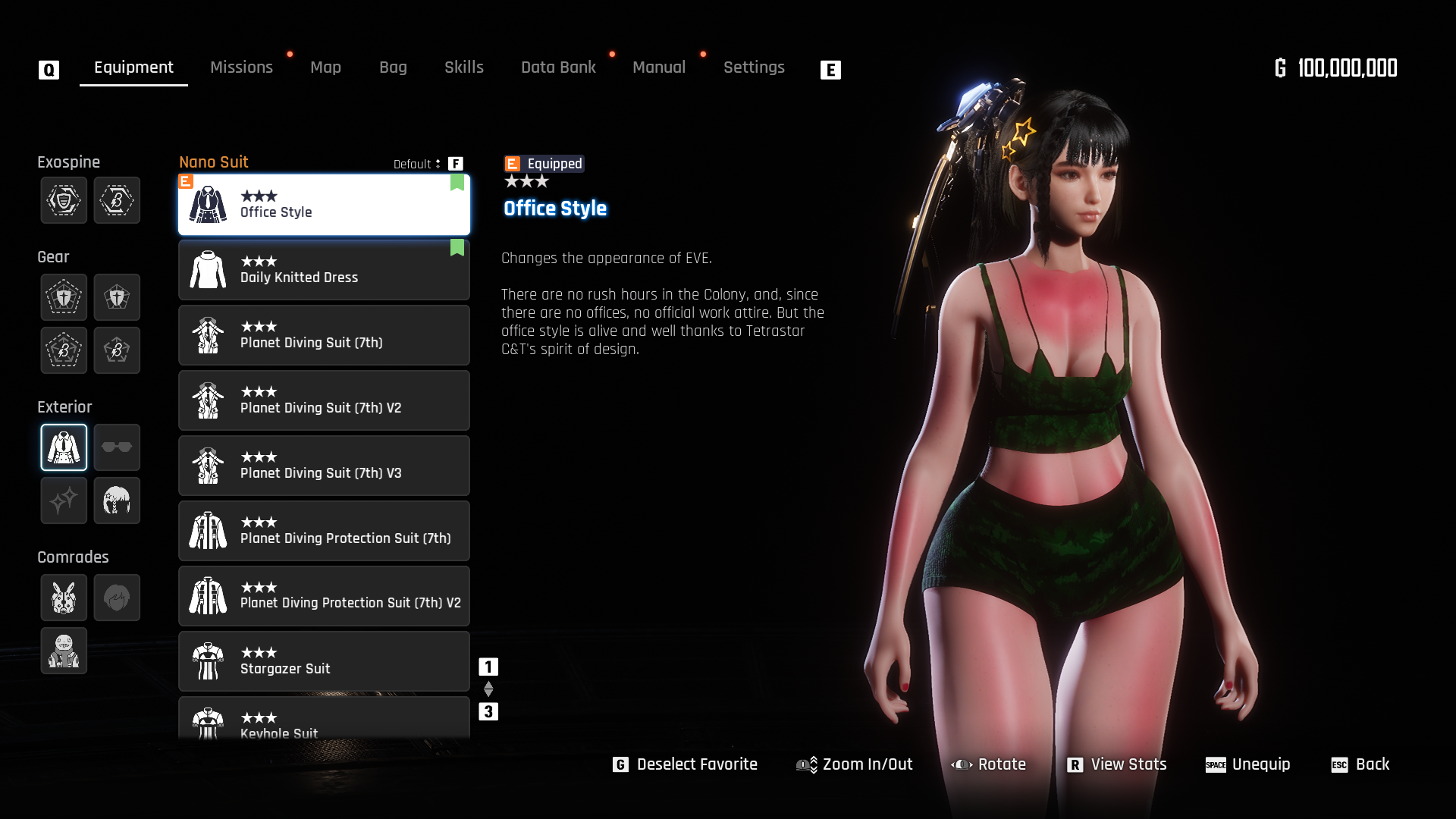Image resolution: width=1456 pixels, height=819 pixels.
Task: Select the rabbit comrade slot
Action: pos(64,598)
